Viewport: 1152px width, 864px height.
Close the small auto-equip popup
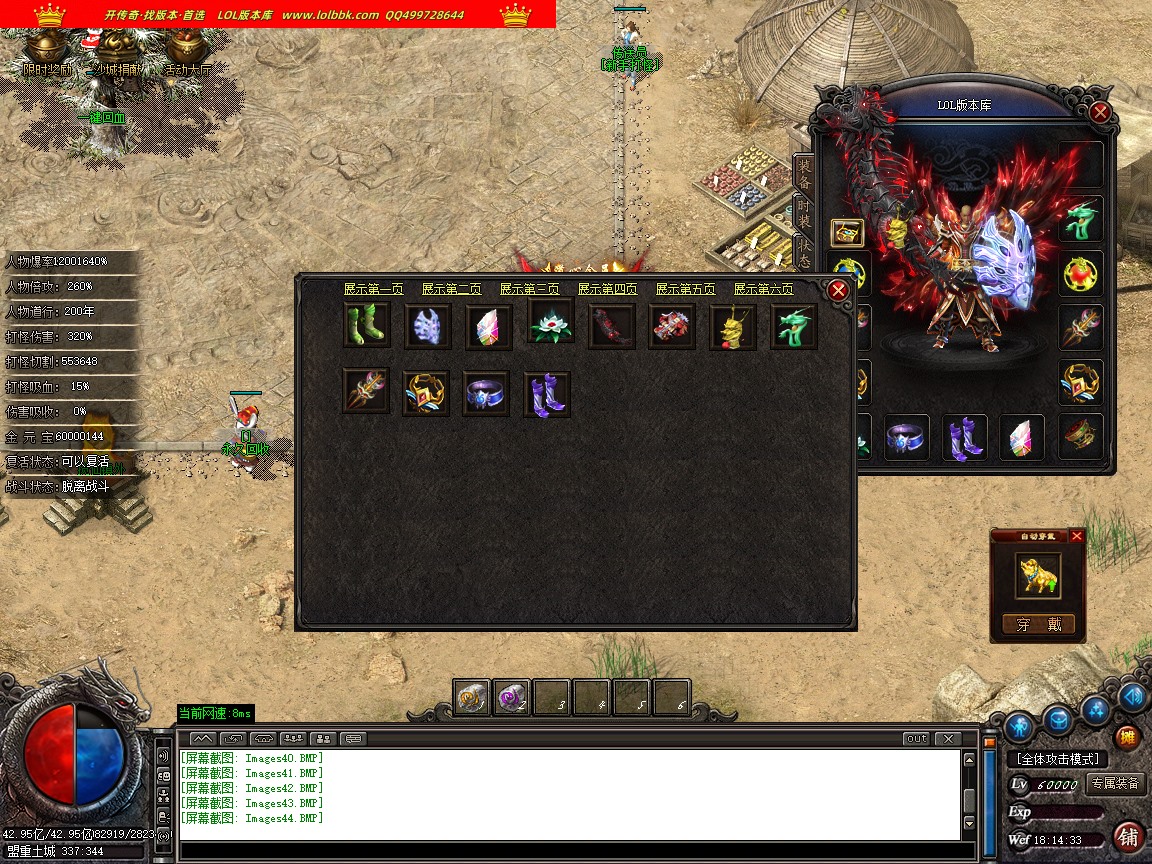(x=1077, y=536)
